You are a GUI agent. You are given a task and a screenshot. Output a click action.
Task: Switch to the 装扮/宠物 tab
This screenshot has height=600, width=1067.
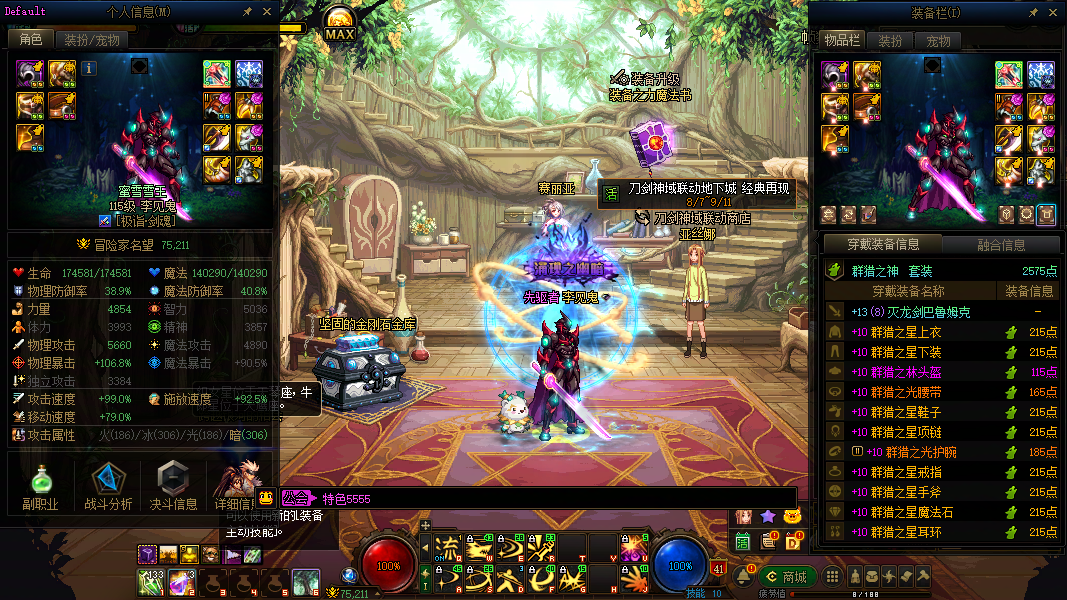point(92,40)
